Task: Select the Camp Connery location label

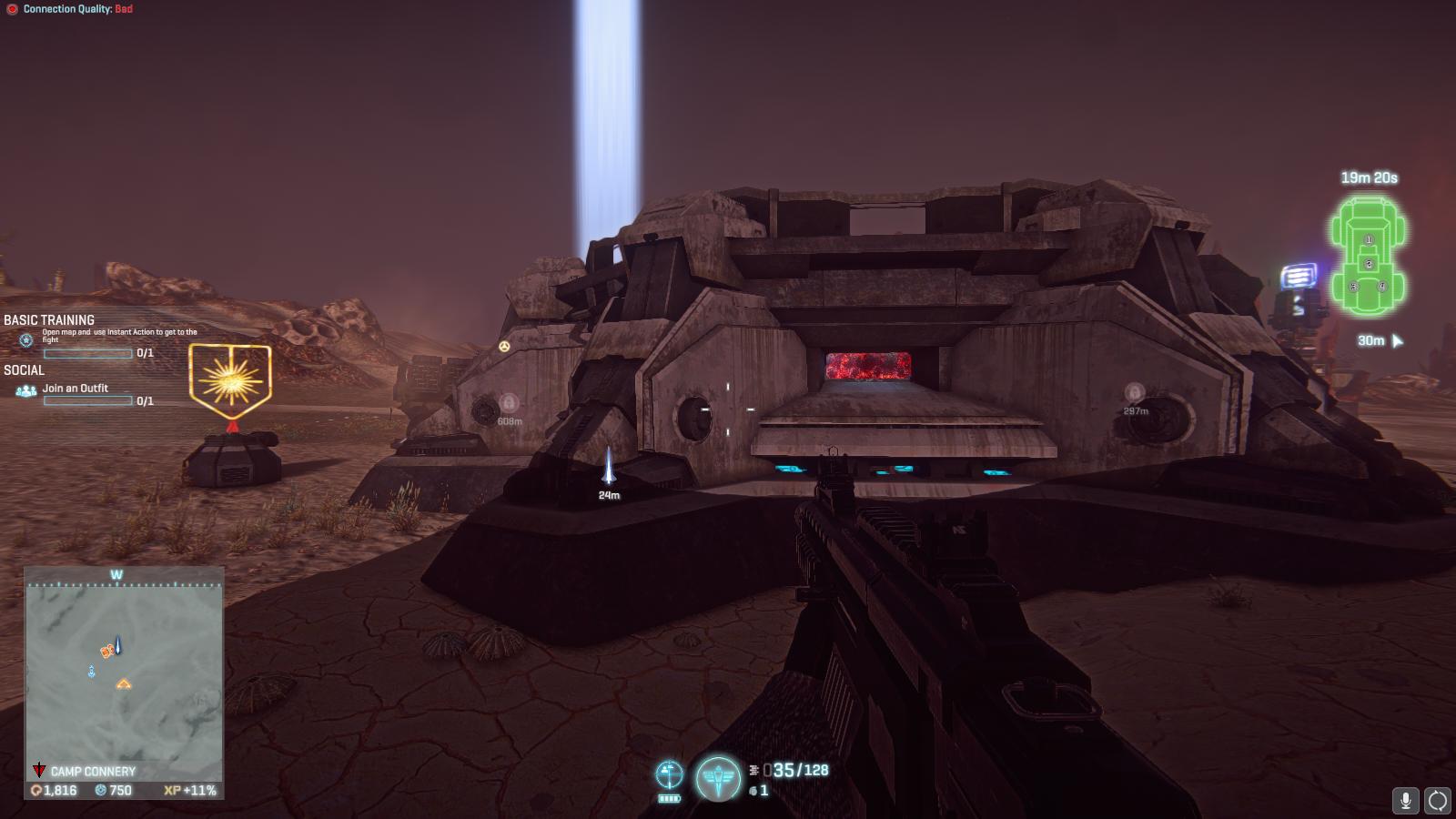Action: pyautogui.click(x=92, y=772)
